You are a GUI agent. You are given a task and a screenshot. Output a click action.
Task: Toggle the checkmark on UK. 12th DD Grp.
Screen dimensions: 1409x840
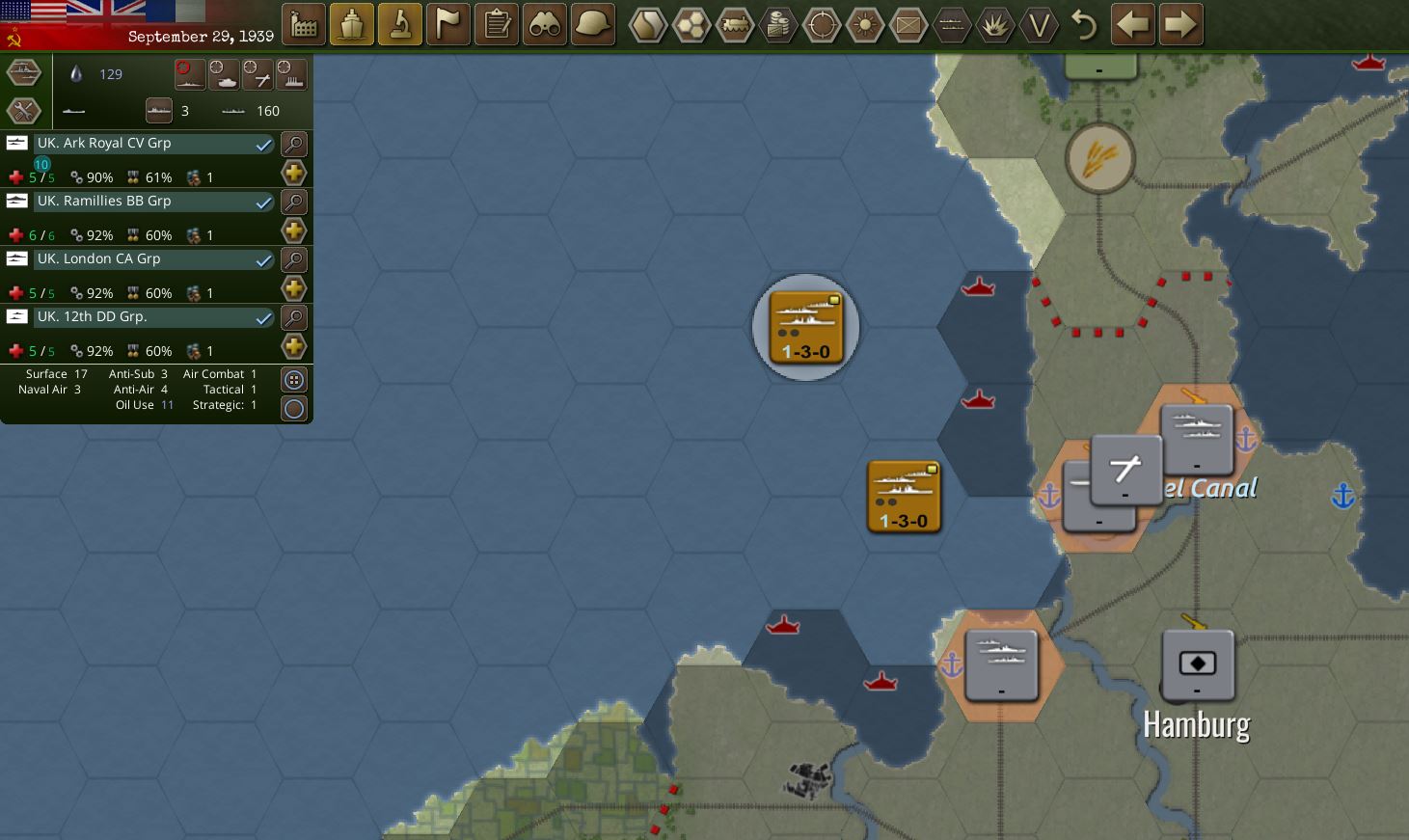(263, 317)
